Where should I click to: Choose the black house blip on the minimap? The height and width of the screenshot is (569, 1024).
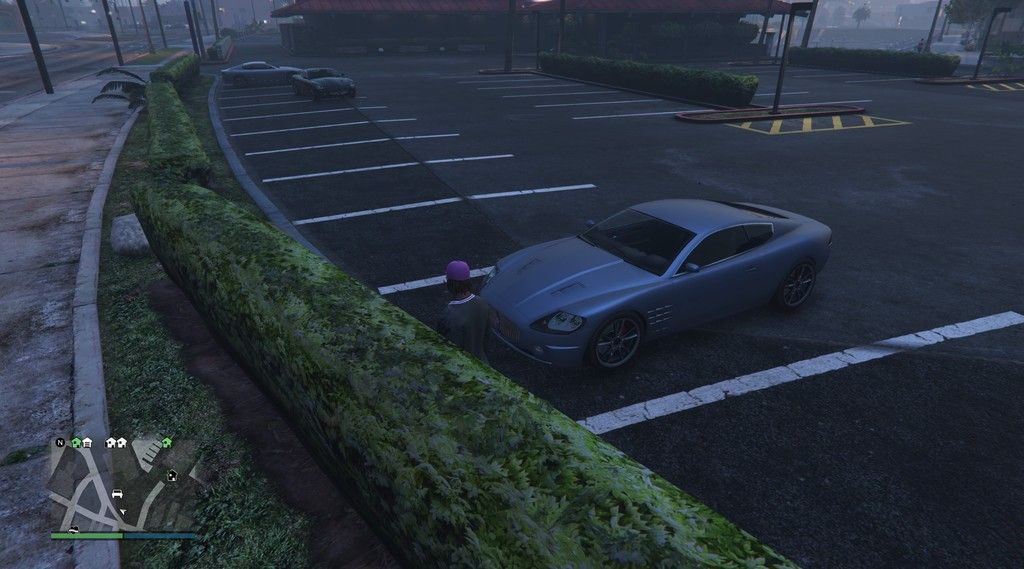click(x=172, y=475)
